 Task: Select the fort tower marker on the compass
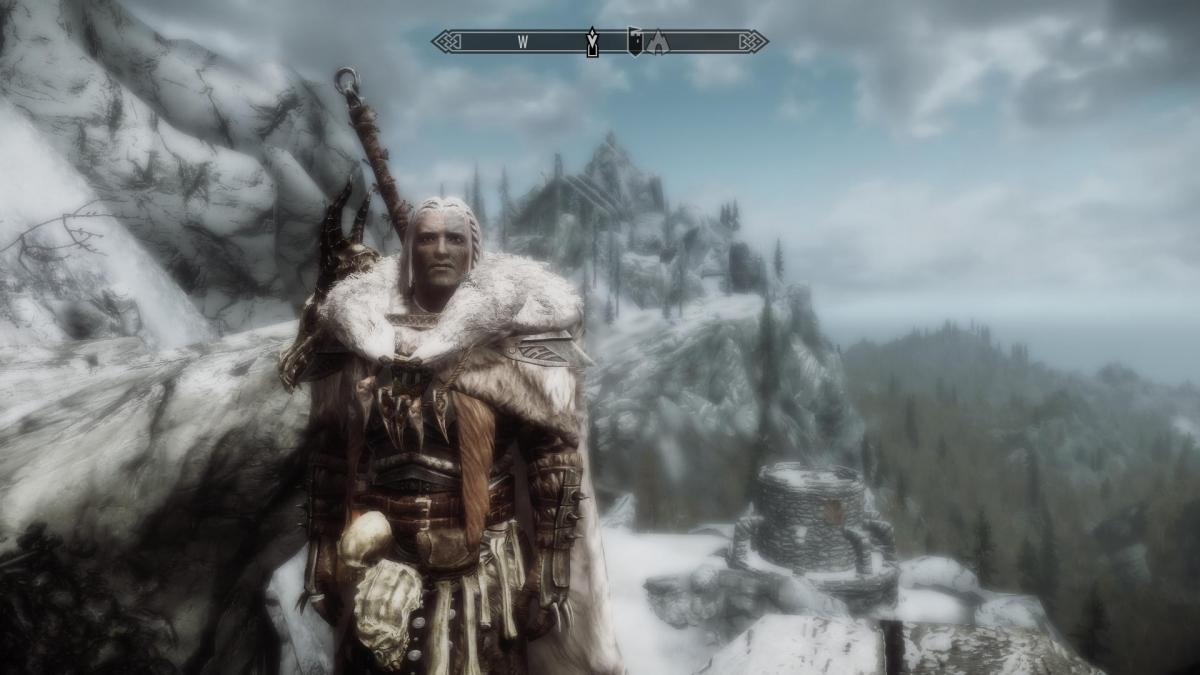(634, 41)
